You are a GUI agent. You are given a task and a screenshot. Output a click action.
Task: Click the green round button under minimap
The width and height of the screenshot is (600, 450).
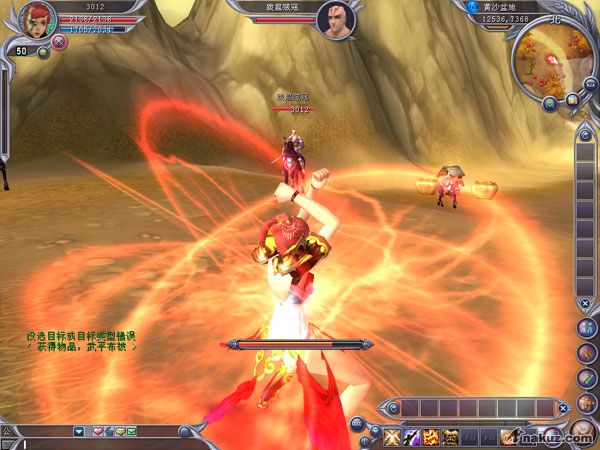550,101
